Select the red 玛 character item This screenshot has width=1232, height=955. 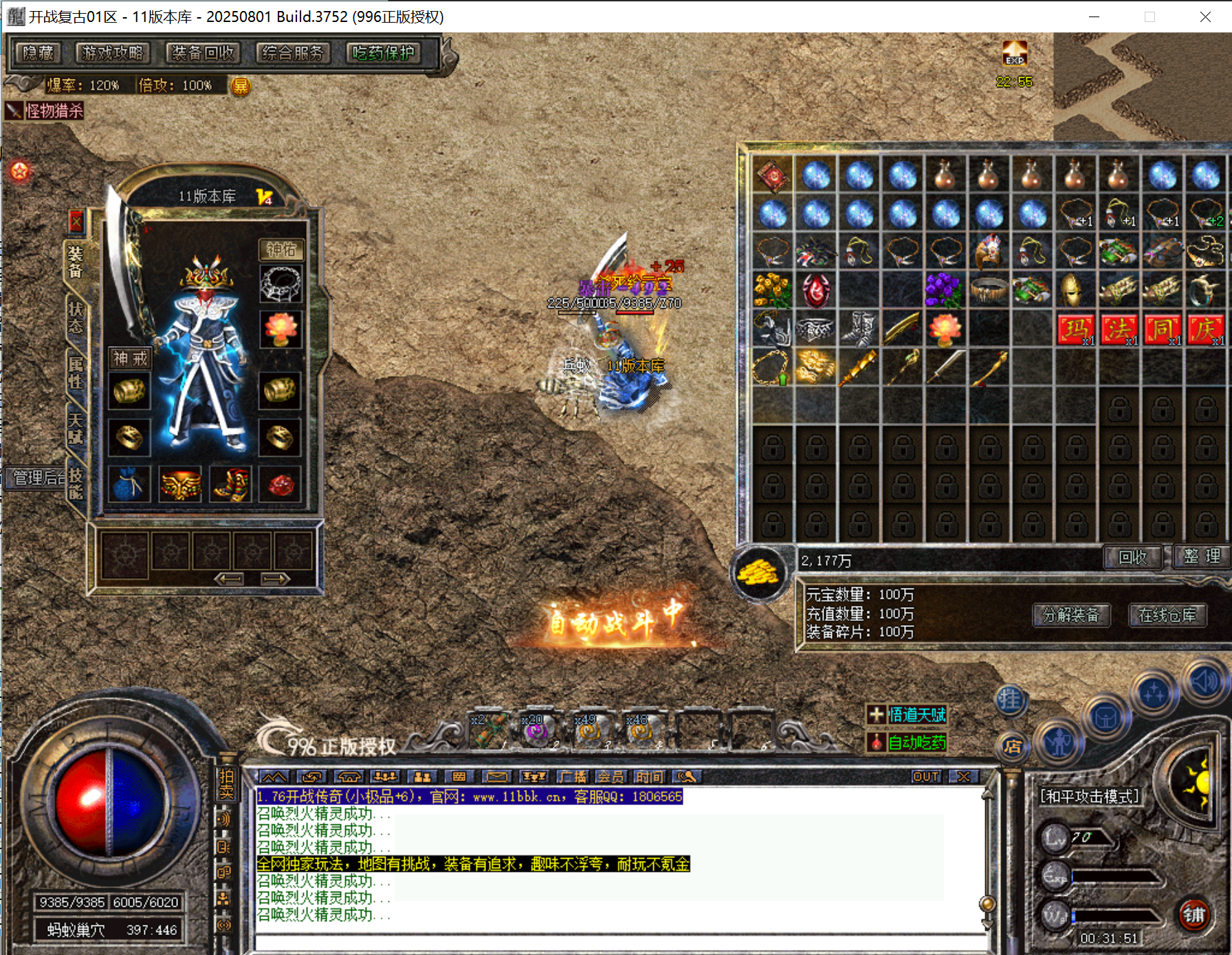coord(1075,329)
